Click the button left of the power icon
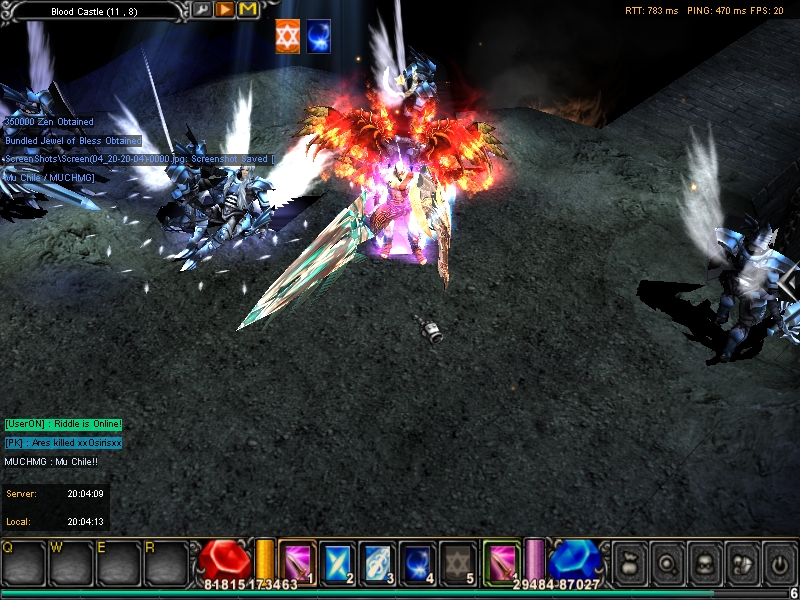Image resolution: width=800 pixels, height=600 pixels. [x=741, y=562]
